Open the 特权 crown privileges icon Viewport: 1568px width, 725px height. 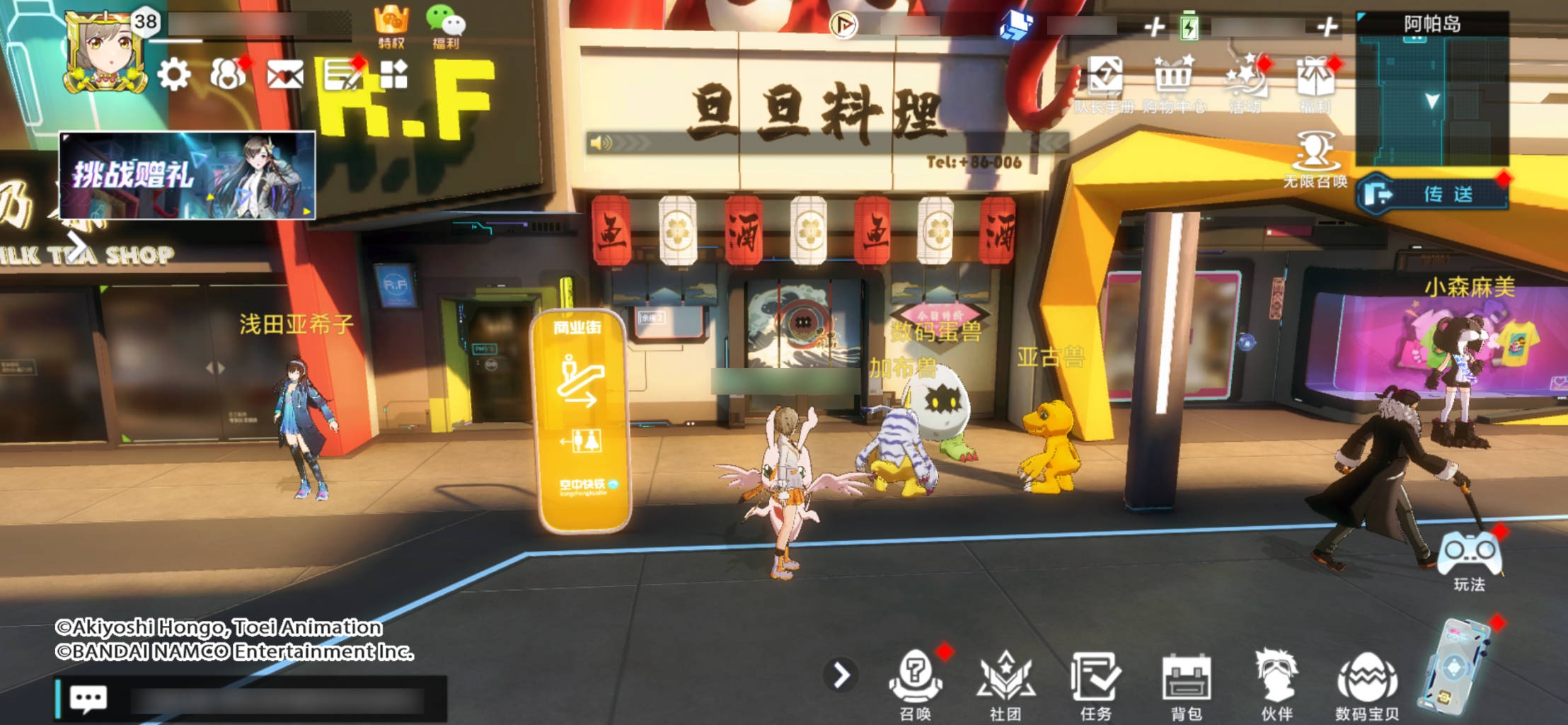(x=391, y=26)
